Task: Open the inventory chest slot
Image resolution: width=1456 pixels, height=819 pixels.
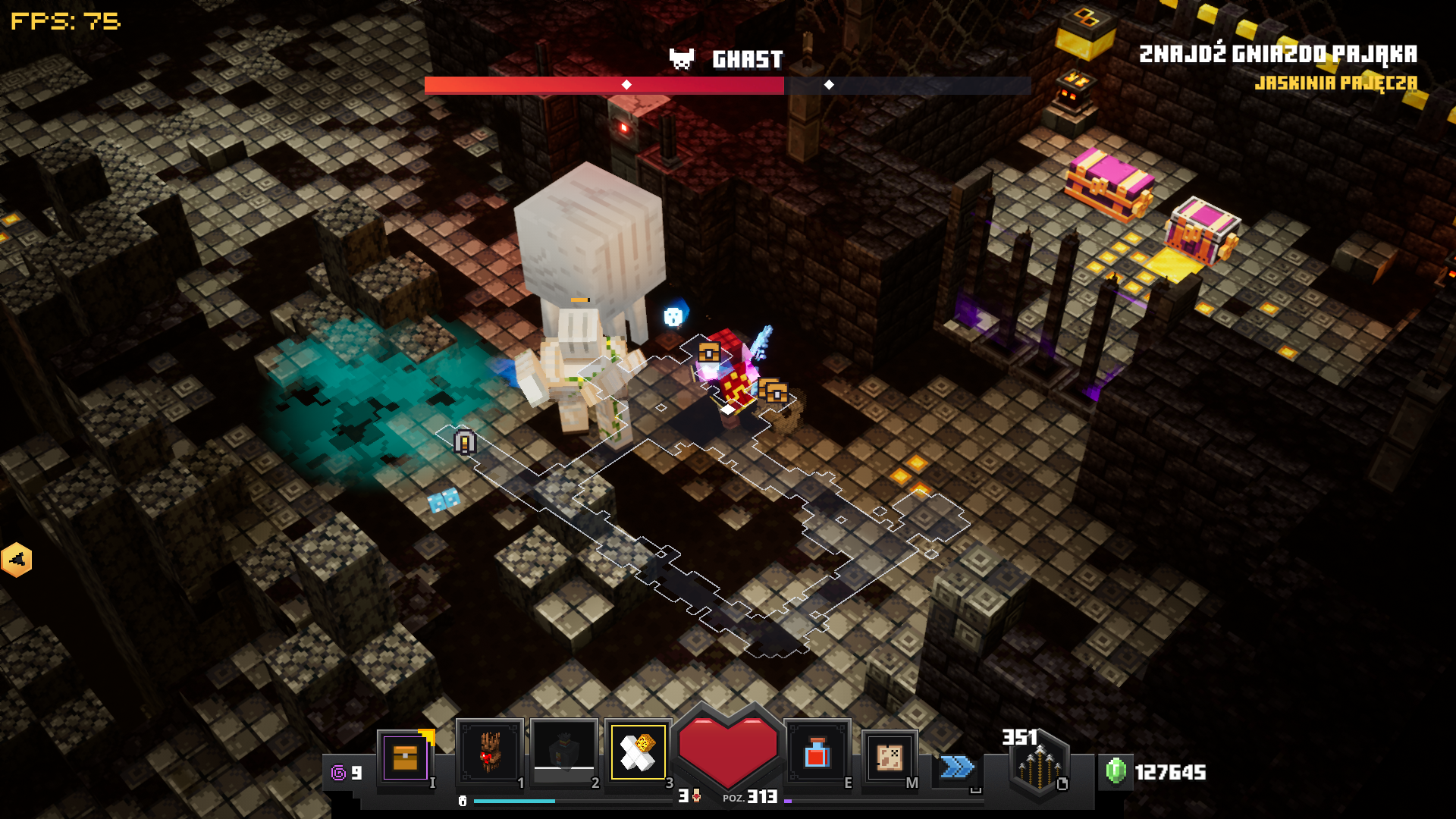Action: (x=406, y=757)
